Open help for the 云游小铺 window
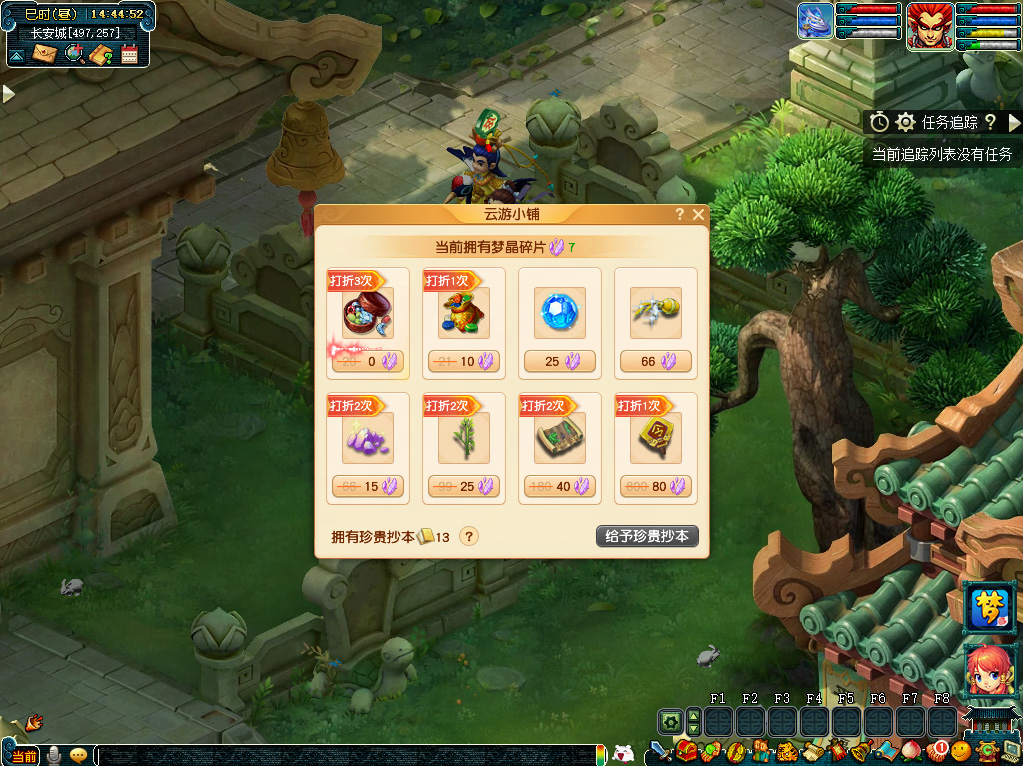1023x766 pixels. [680, 214]
